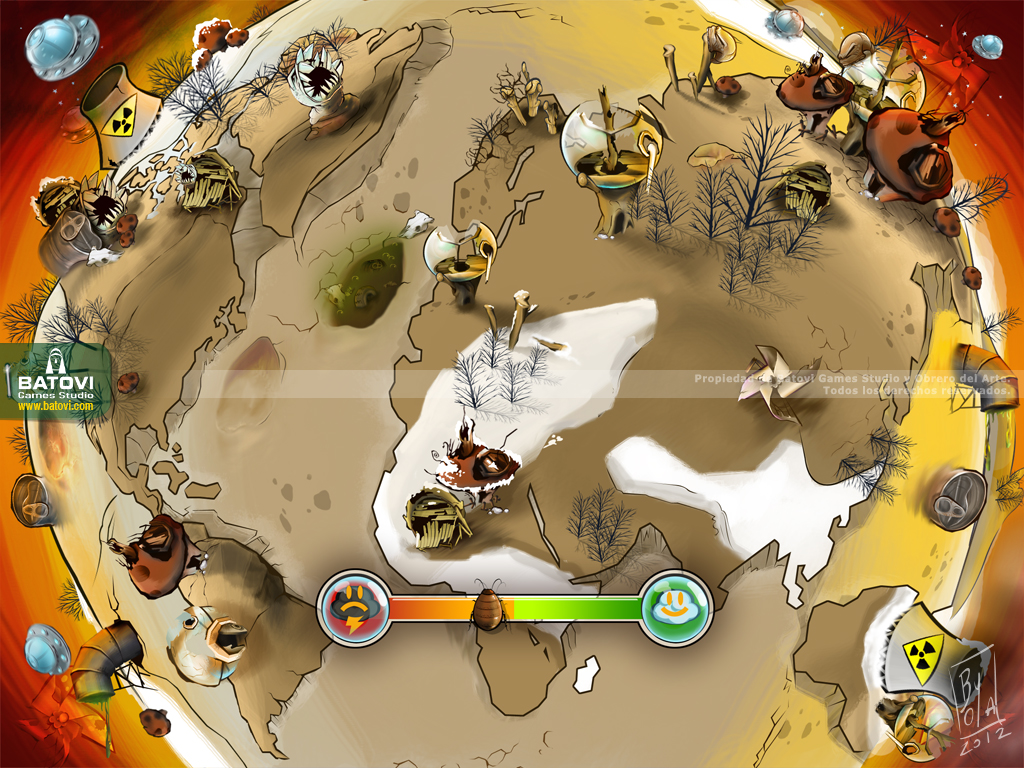Image resolution: width=1024 pixels, height=768 pixels.
Task: Click the angry storm cloud icon
Action: 354,607
